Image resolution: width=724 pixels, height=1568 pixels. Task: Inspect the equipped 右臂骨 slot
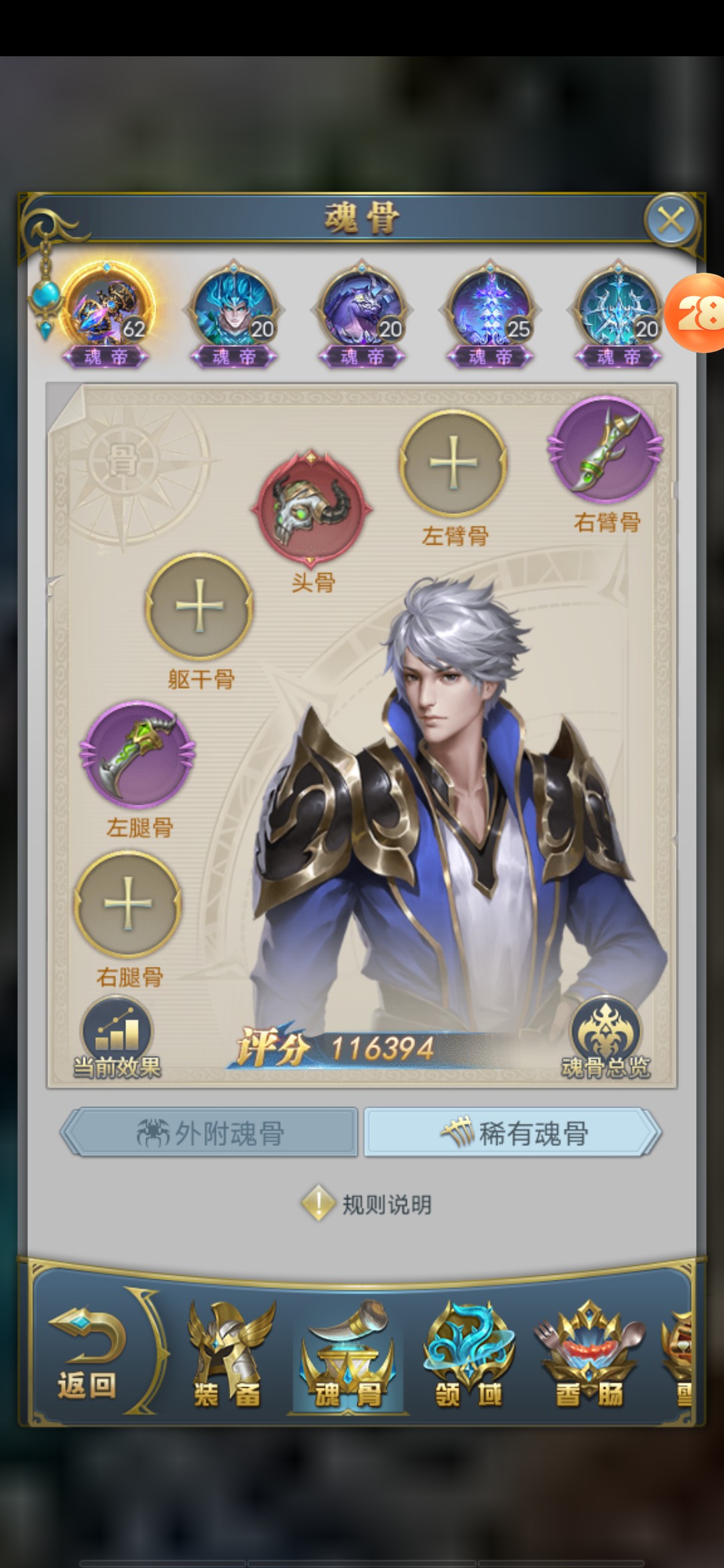point(605,450)
